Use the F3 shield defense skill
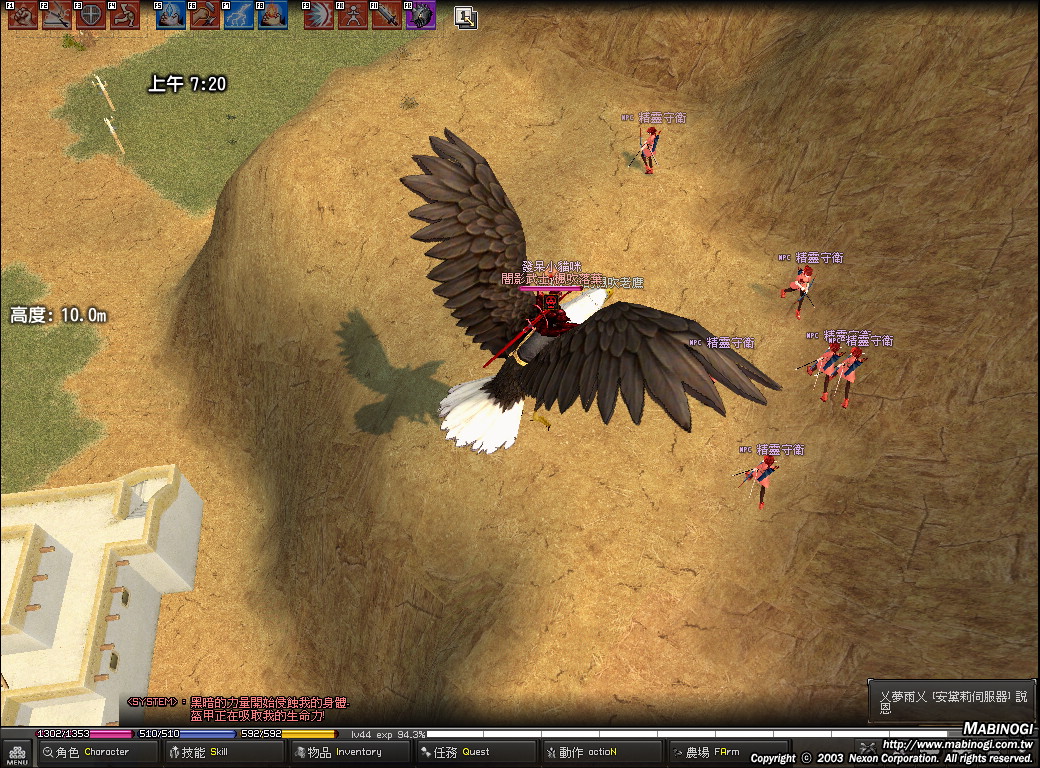Image resolution: width=1040 pixels, height=768 pixels. (x=90, y=15)
